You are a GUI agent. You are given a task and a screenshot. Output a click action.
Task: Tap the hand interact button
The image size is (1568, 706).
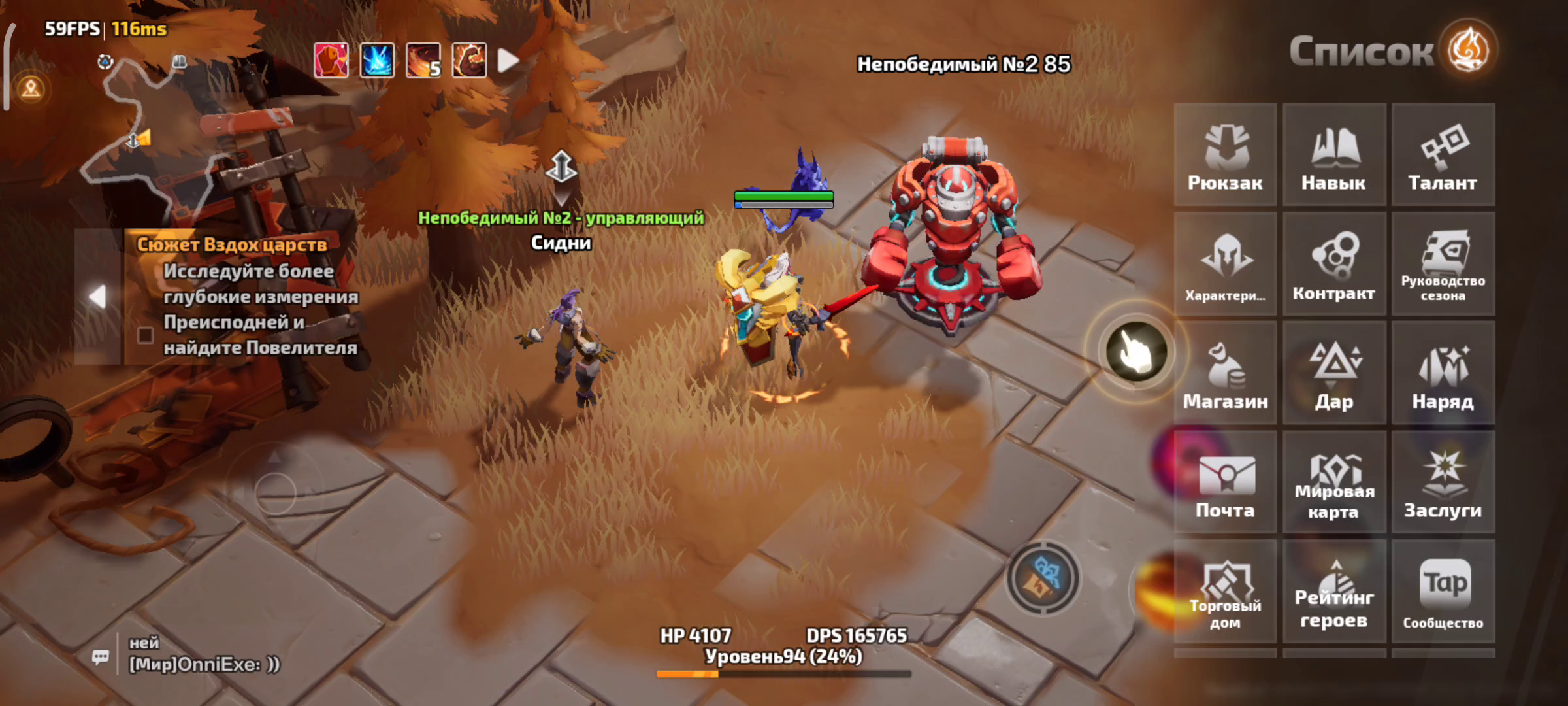pos(1136,352)
